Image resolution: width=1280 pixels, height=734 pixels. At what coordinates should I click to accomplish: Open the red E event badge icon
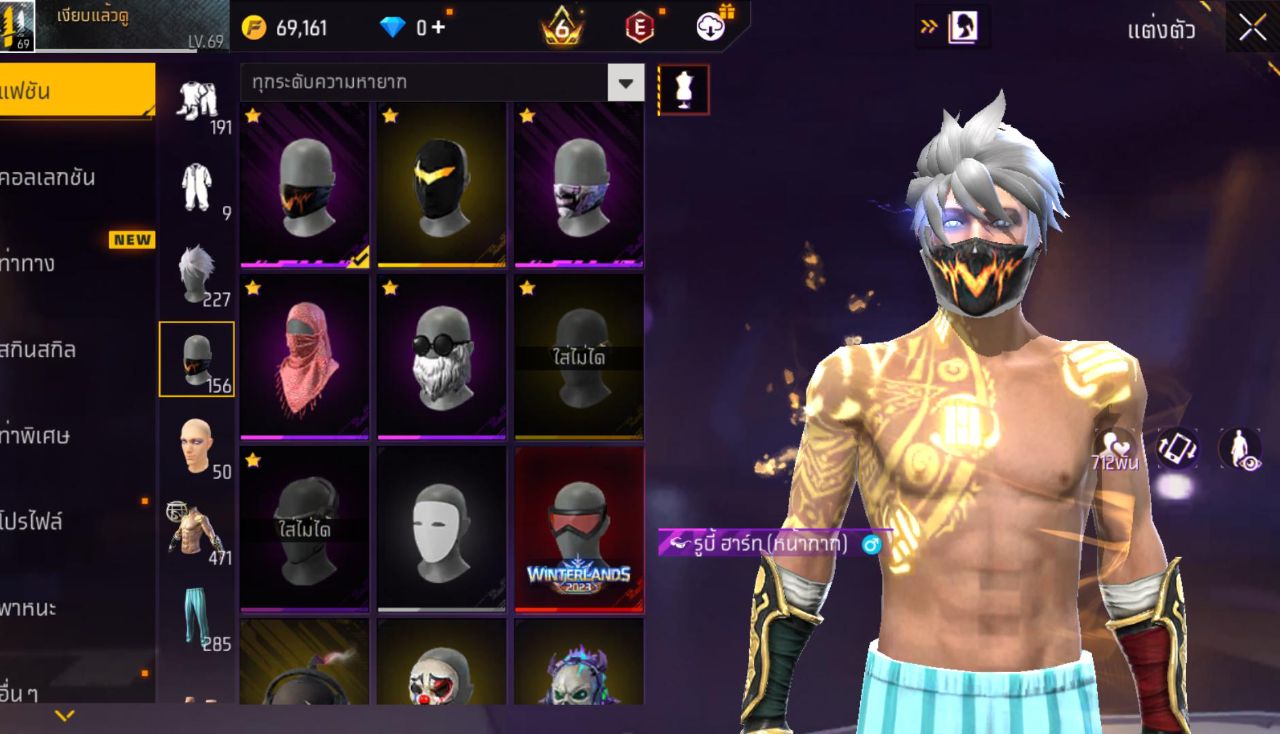(637, 27)
